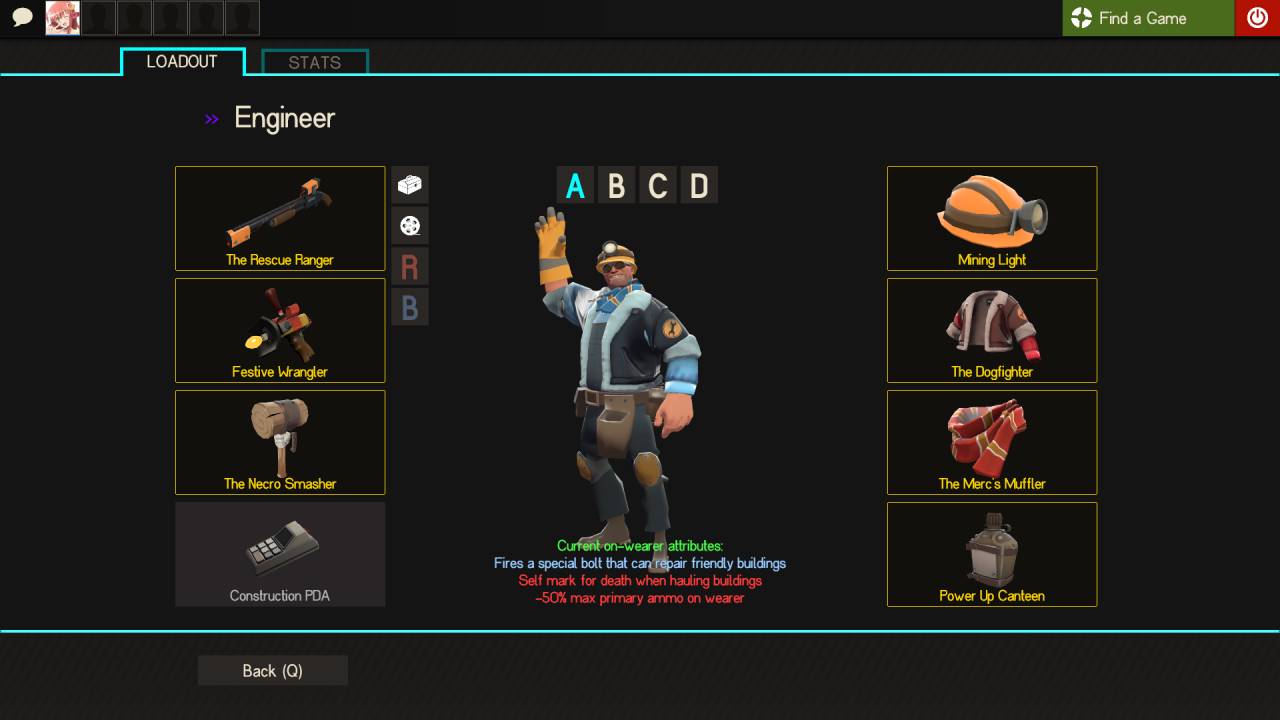Switch to loadout preset A
The height and width of the screenshot is (720, 1280).
pyautogui.click(x=575, y=186)
